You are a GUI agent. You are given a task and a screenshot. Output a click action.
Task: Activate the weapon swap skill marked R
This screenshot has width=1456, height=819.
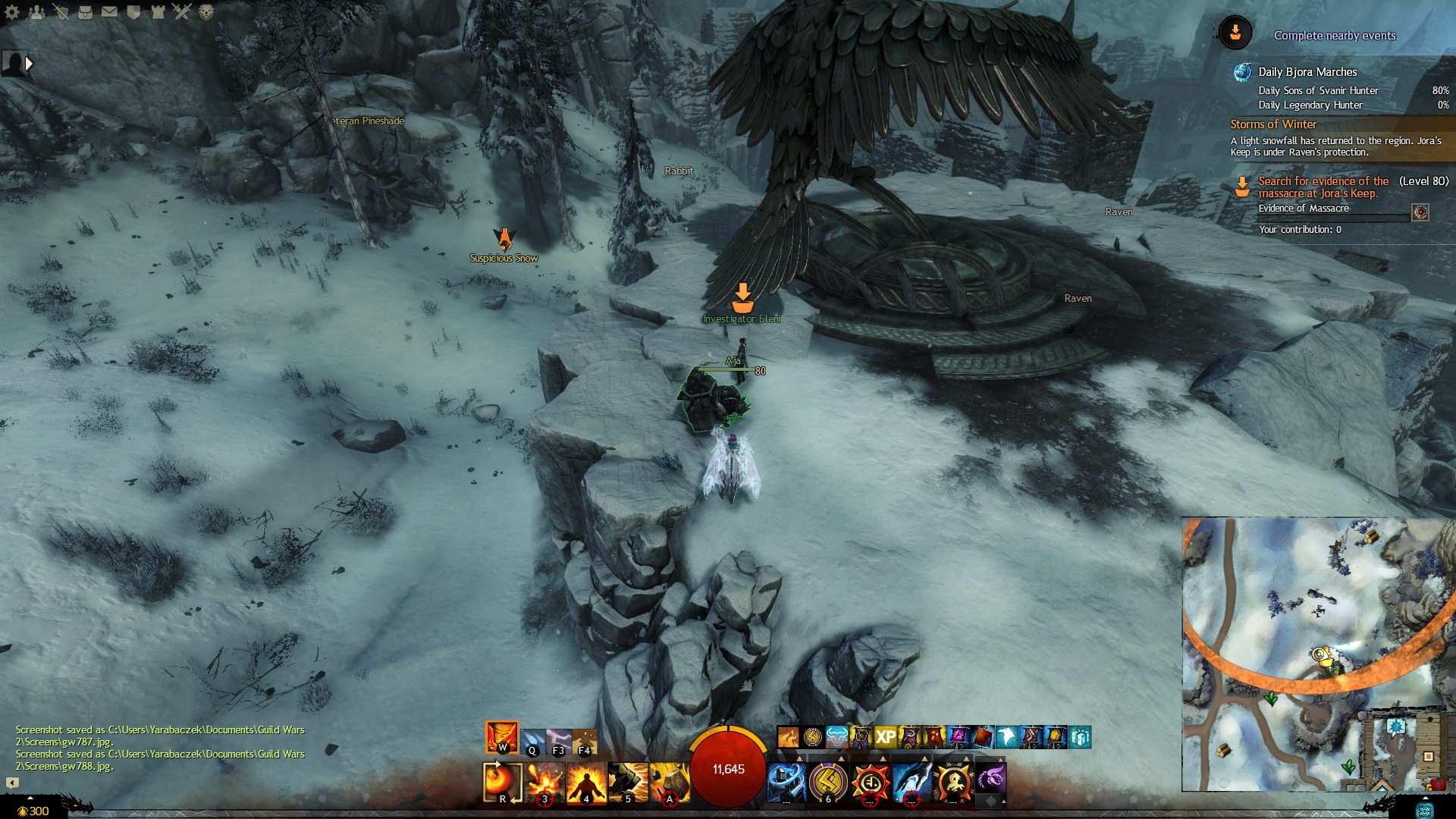tap(502, 782)
